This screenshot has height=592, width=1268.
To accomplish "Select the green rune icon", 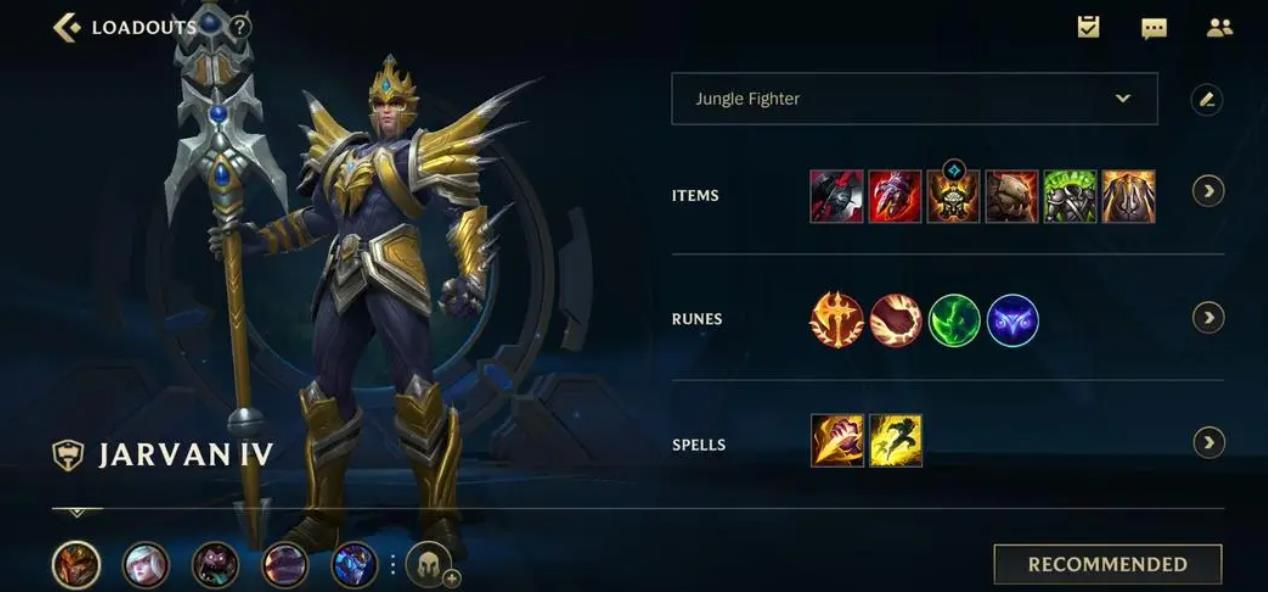I will tap(954, 320).
